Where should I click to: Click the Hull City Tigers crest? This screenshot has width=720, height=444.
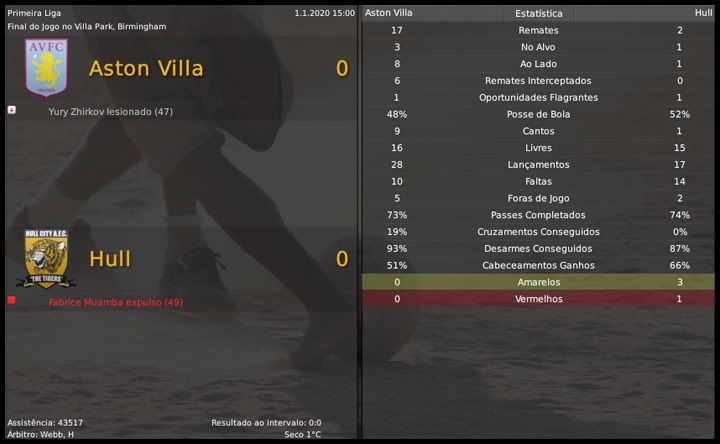(45, 258)
